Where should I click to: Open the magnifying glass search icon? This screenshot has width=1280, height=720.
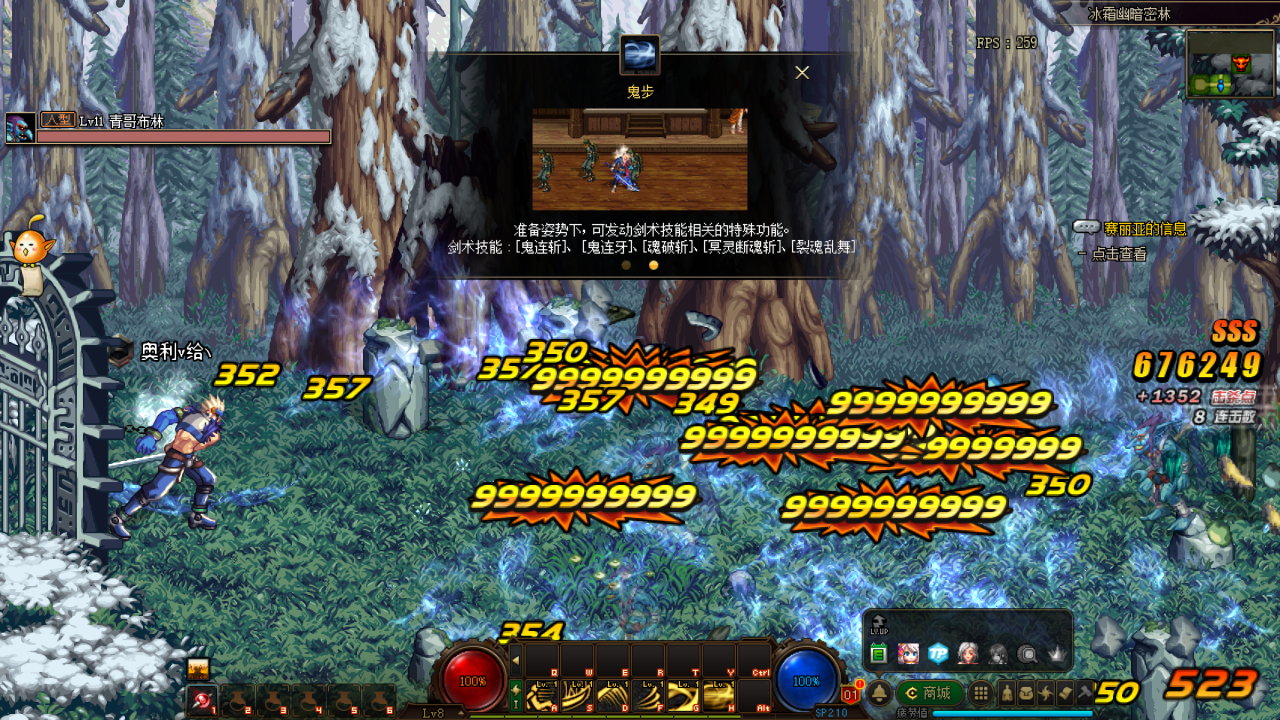1027,654
